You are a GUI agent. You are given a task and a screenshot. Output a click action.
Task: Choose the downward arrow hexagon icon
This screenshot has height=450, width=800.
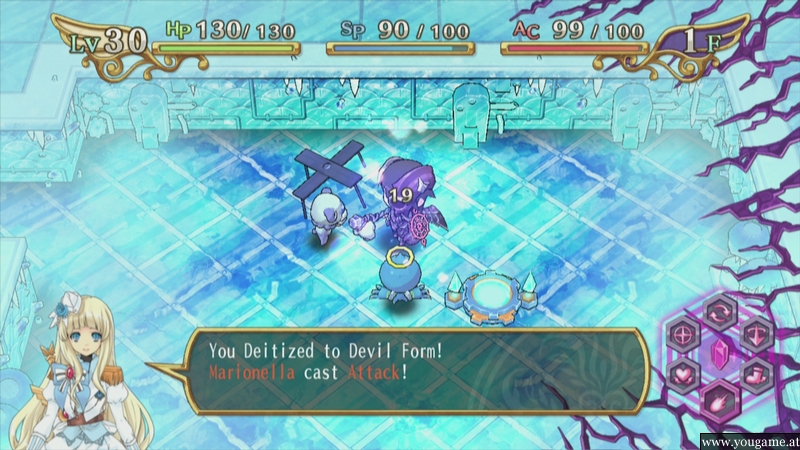756,332
